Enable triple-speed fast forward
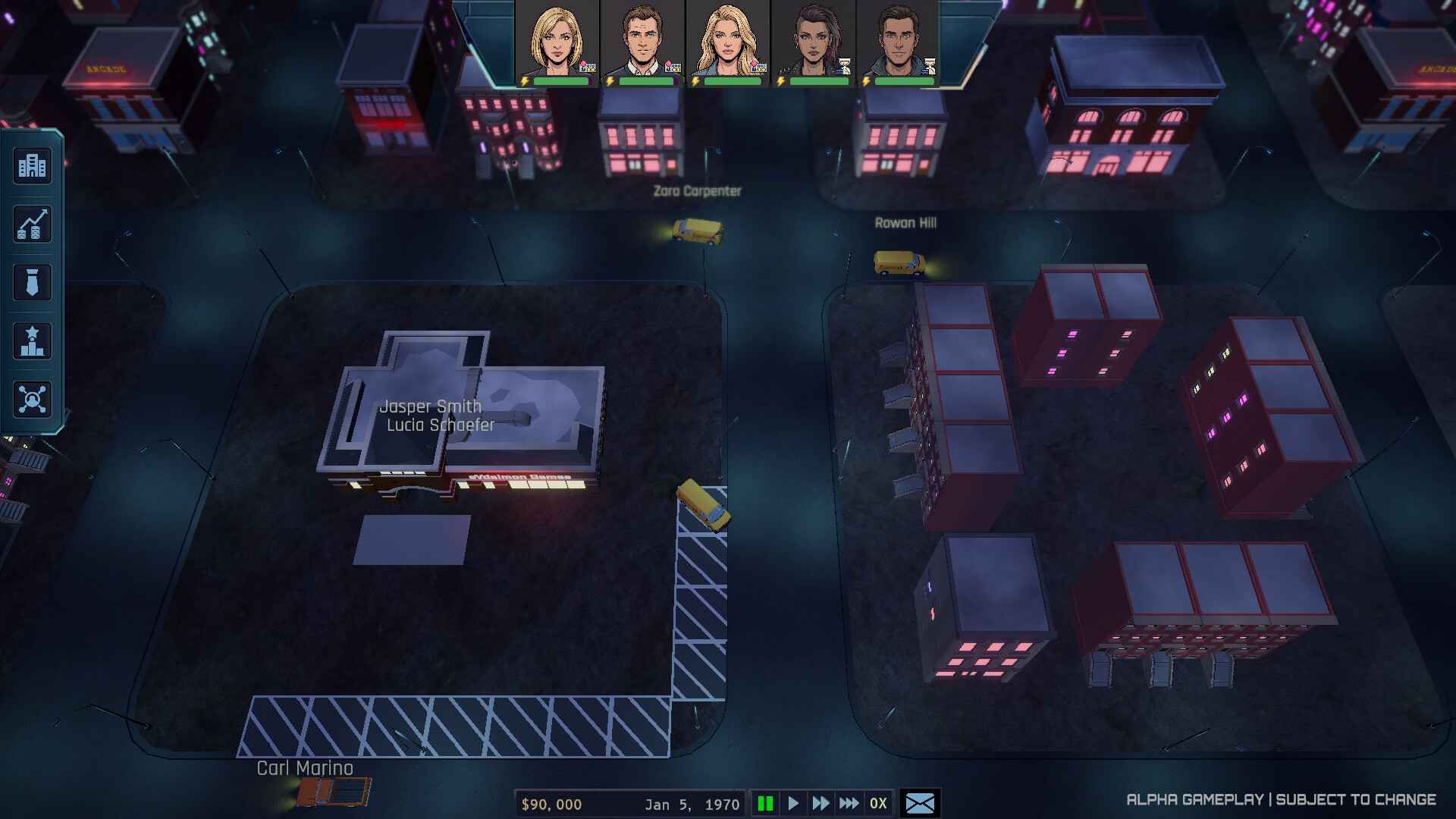The height and width of the screenshot is (819, 1456). tap(848, 803)
